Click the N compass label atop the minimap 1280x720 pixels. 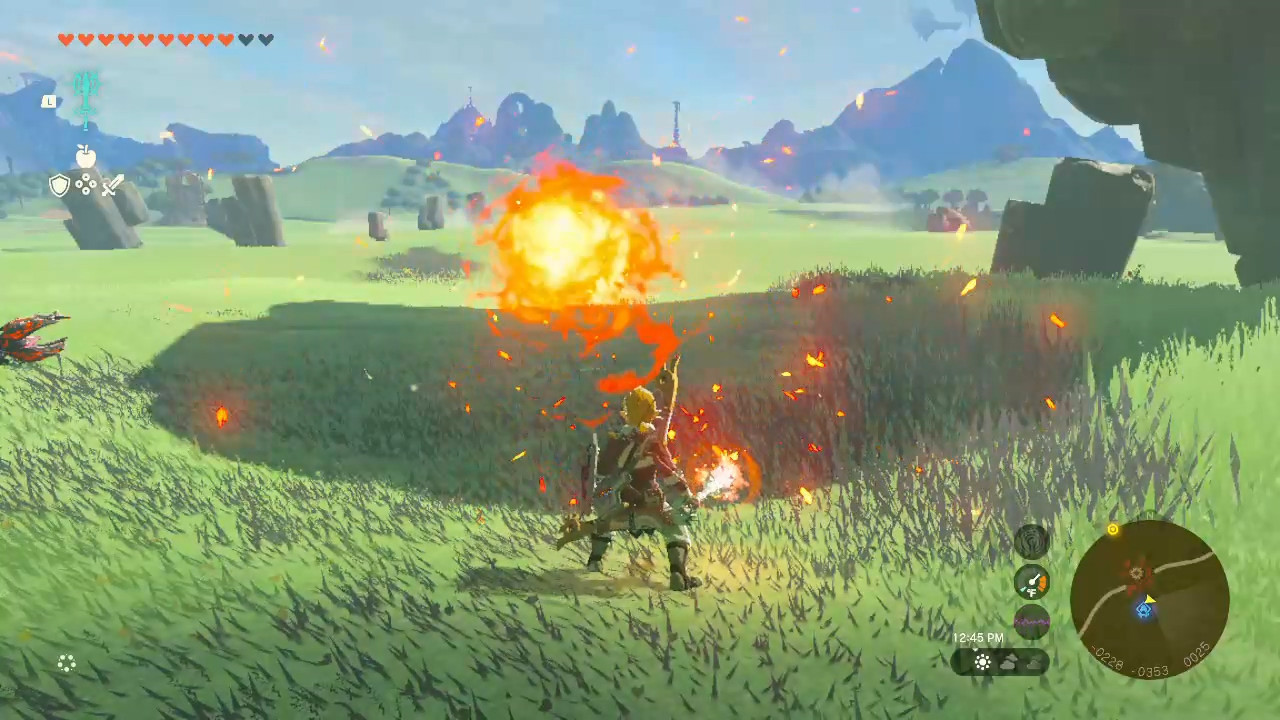pyautogui.click(x=1148, y=513)
